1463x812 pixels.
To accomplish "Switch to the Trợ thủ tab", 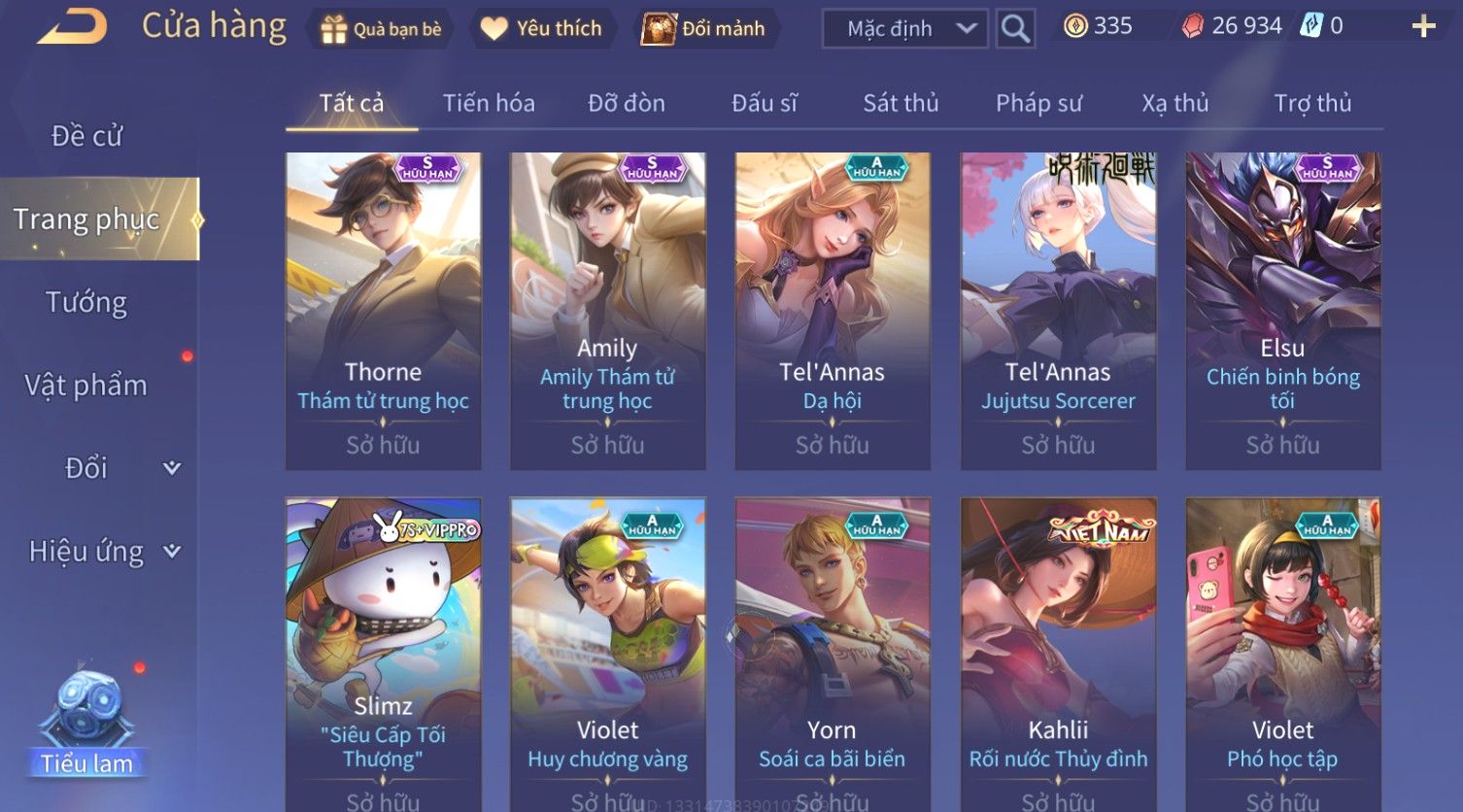I will 1312,103.
